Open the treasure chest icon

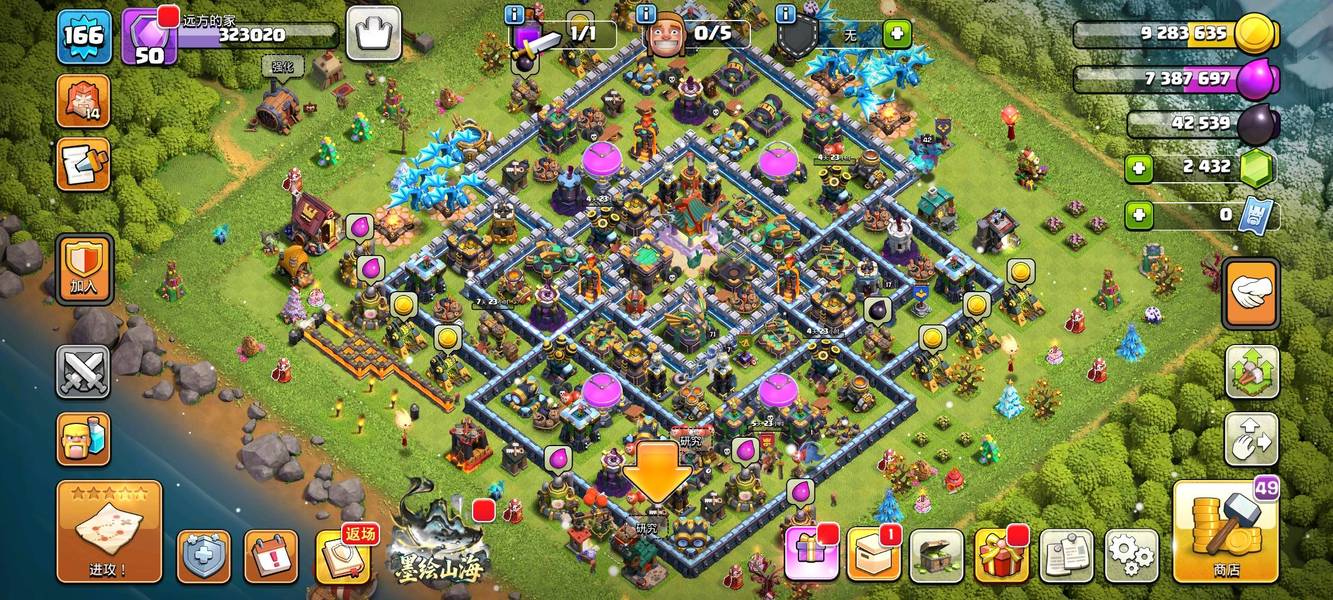point(937,555)
